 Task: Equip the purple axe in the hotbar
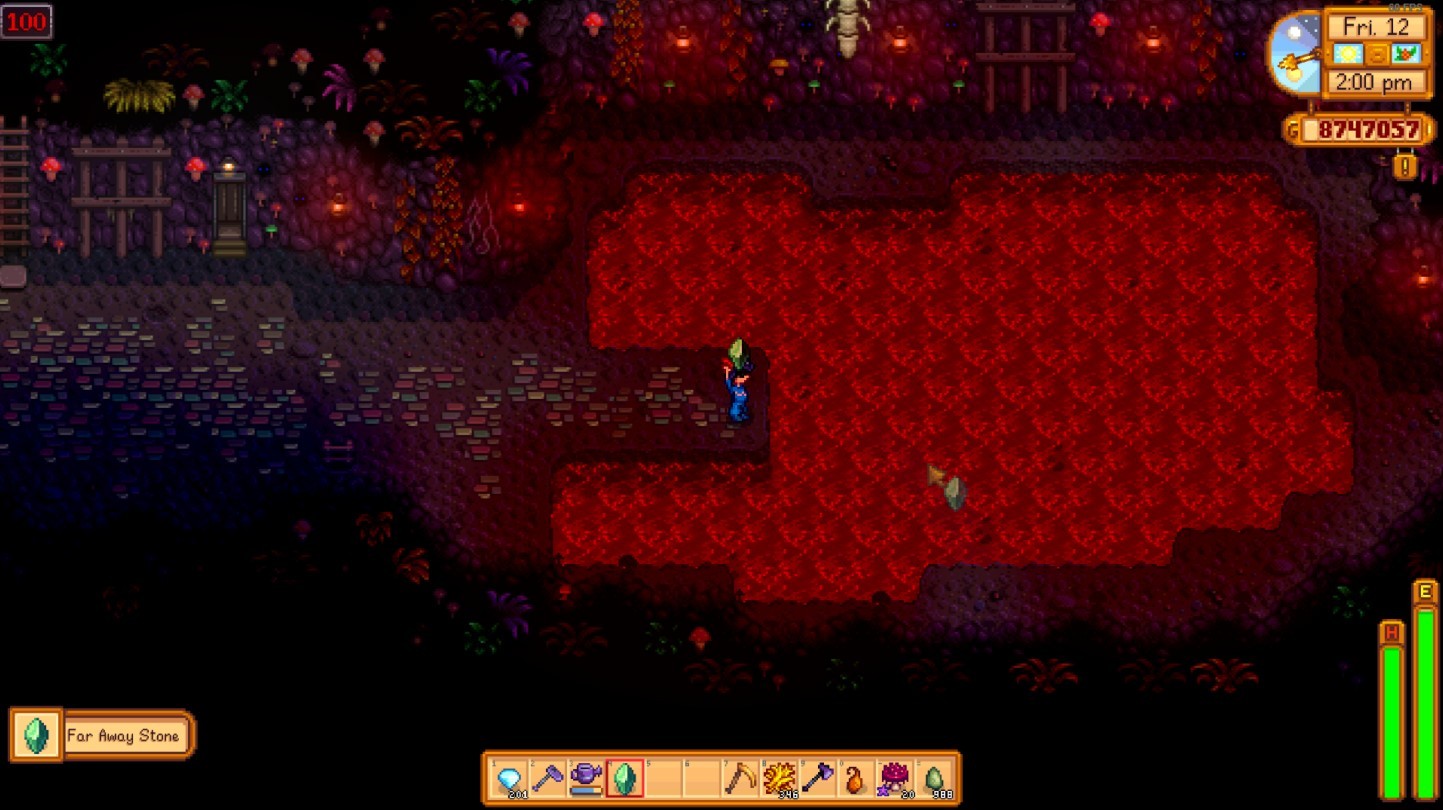coord(818,778)
